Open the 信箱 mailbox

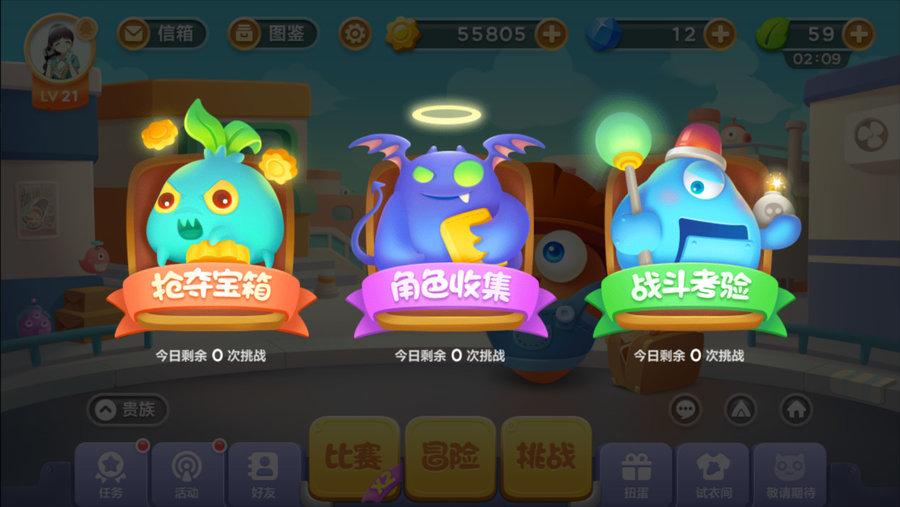161,34
